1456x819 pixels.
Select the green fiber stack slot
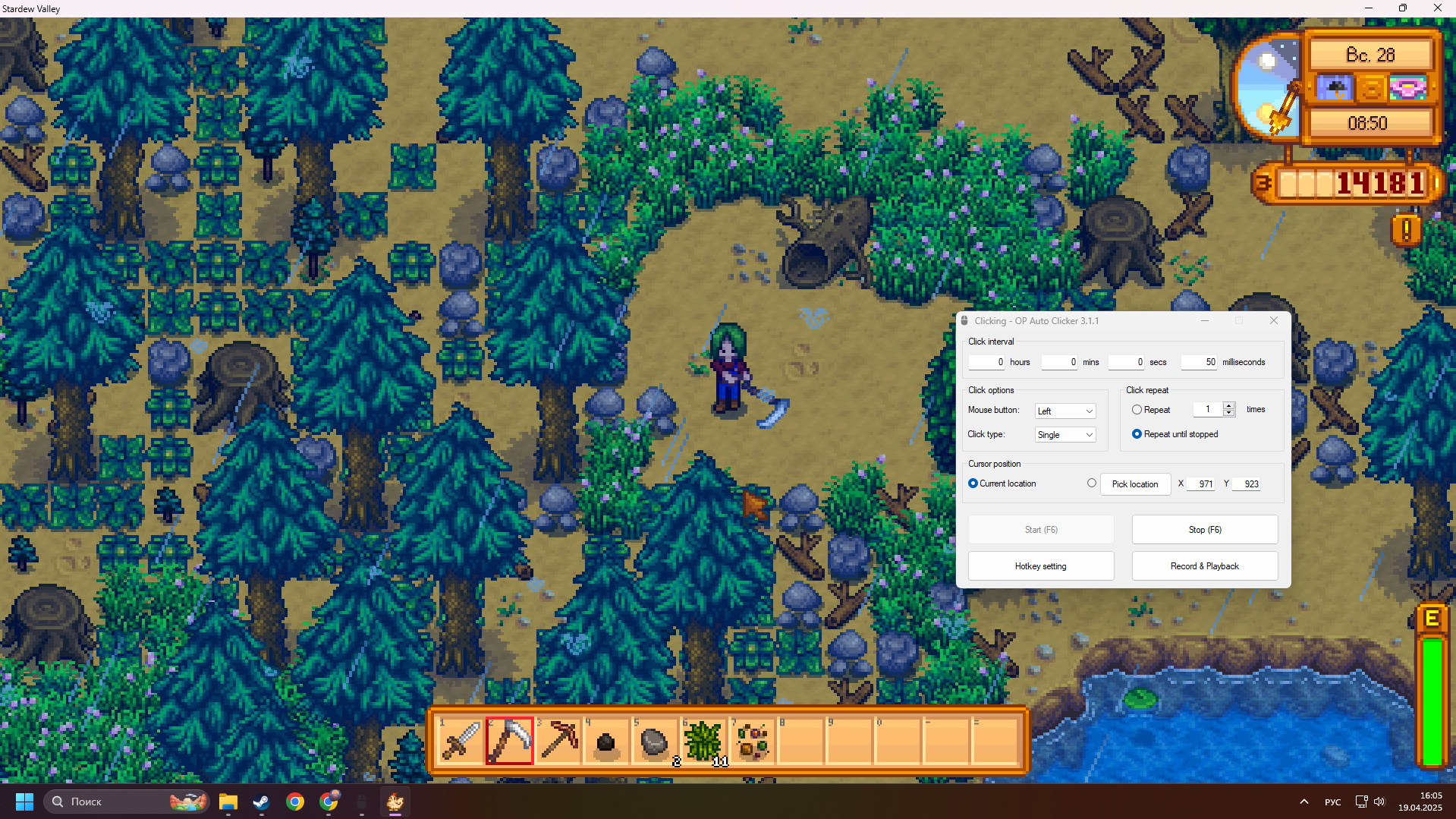point(703,740)
